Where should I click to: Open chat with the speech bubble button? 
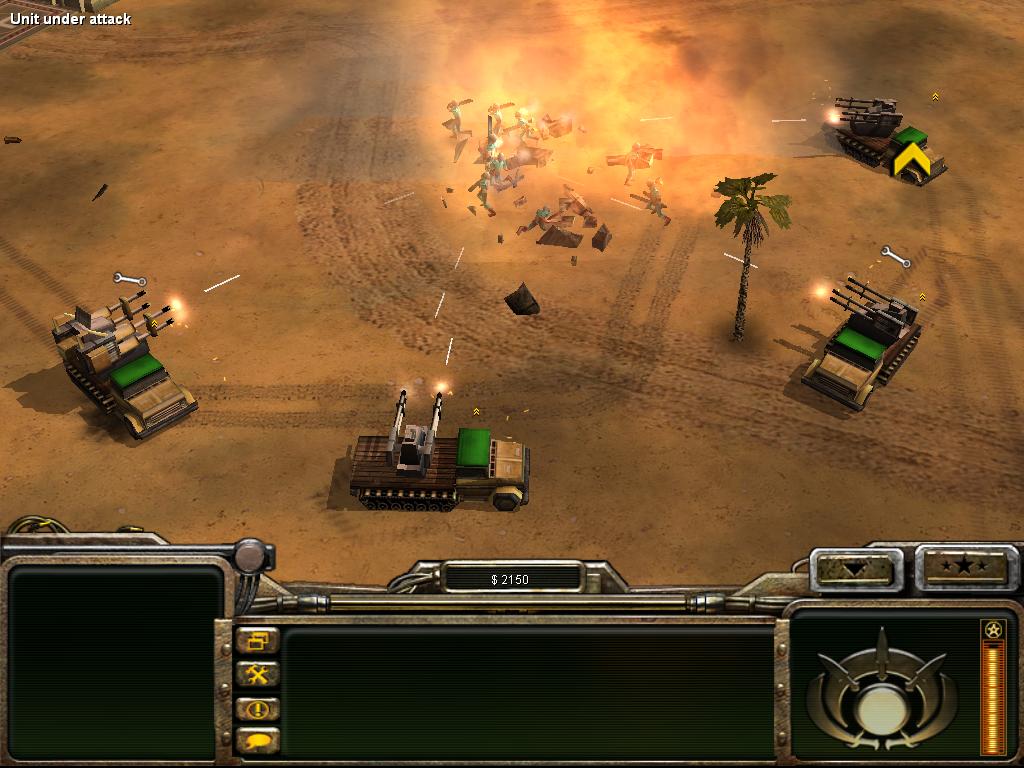pyautogui.click(x=257, y=741)
